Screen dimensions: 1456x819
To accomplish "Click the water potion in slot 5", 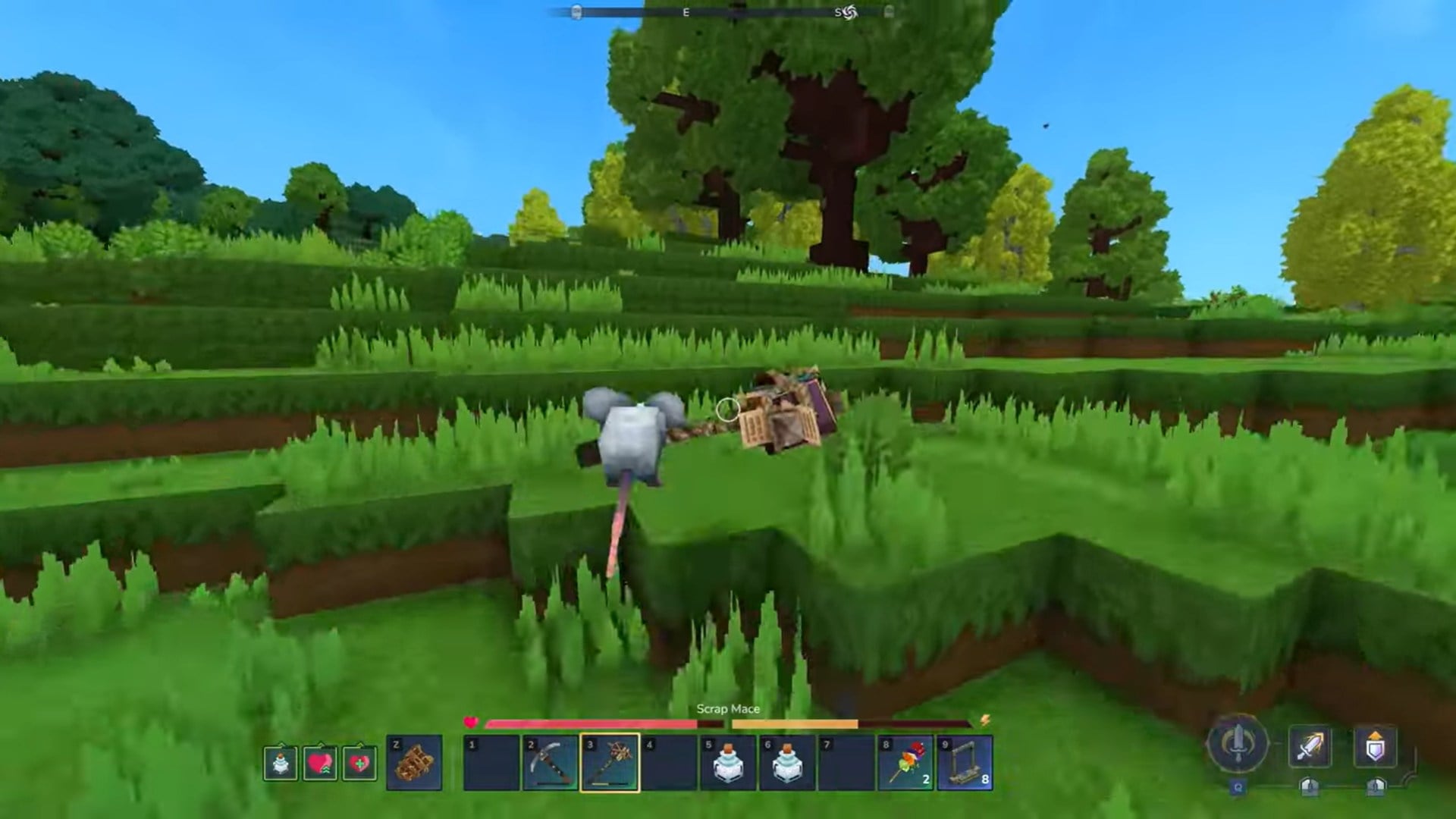I will click(x=730, y=762).
